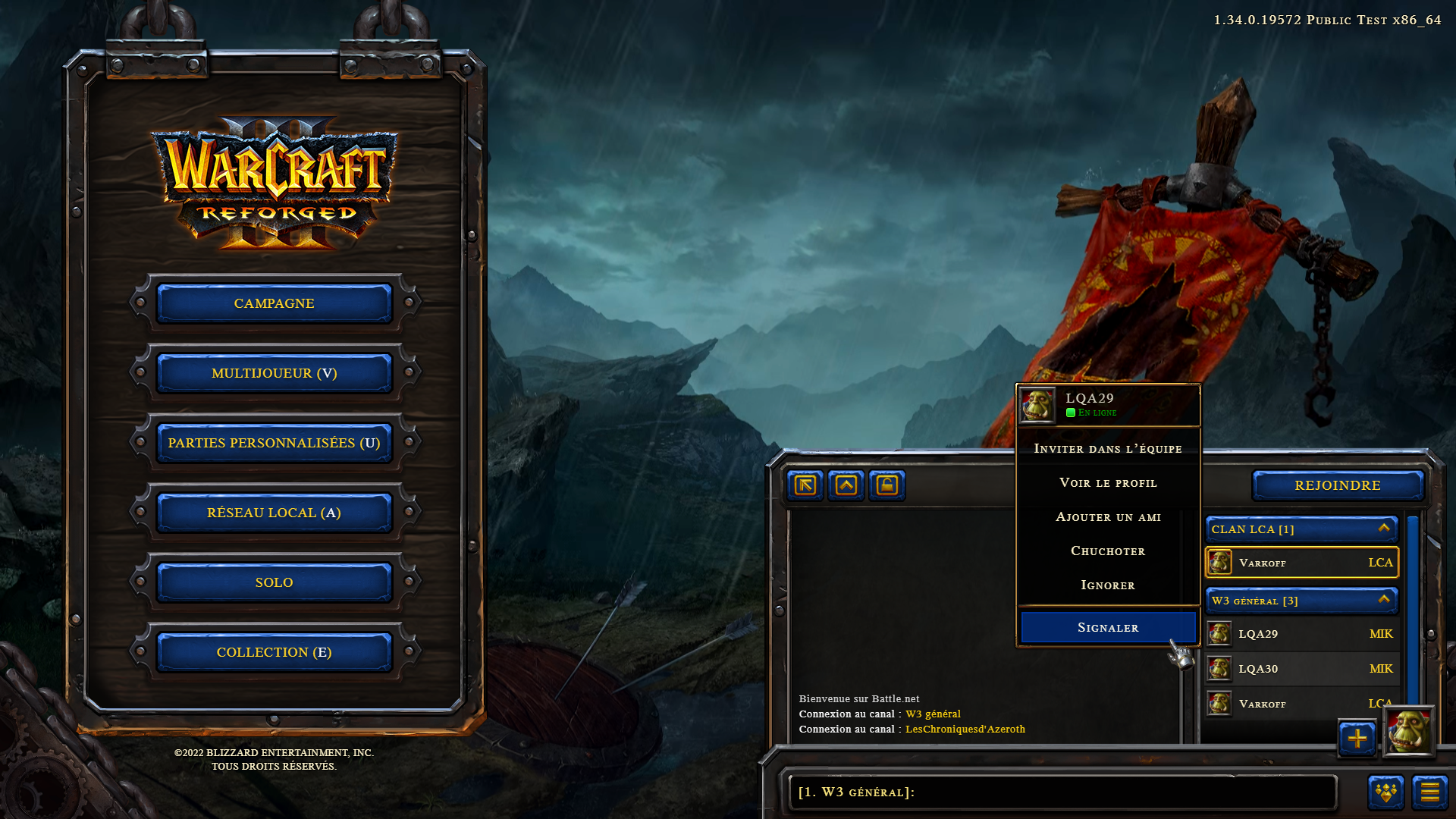The image size is (1456, 819).
Task: Choose Voir le profil option
Action: coord(1107,483)
